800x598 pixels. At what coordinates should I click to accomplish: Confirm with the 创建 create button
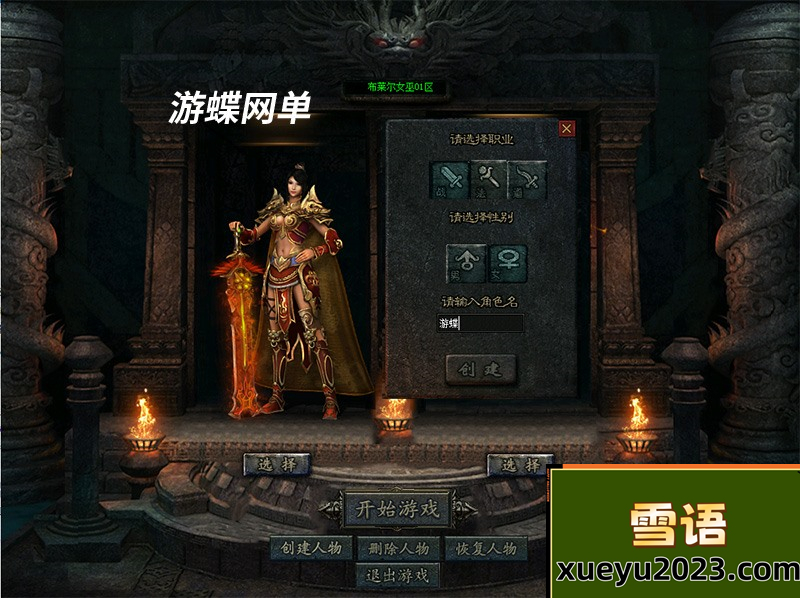[480, 369]
